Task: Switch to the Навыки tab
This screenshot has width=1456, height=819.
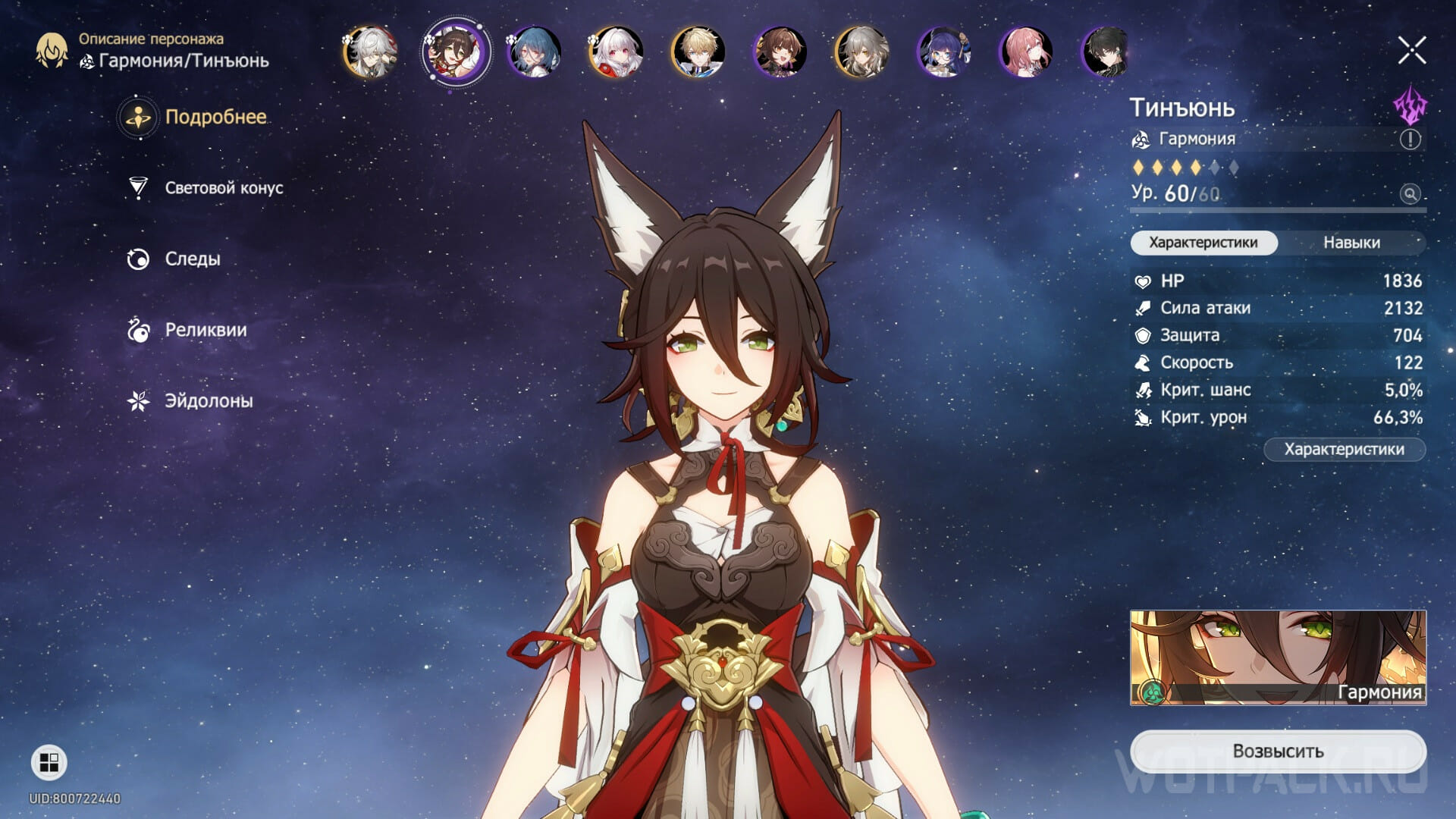Action: pos(1351,243)
